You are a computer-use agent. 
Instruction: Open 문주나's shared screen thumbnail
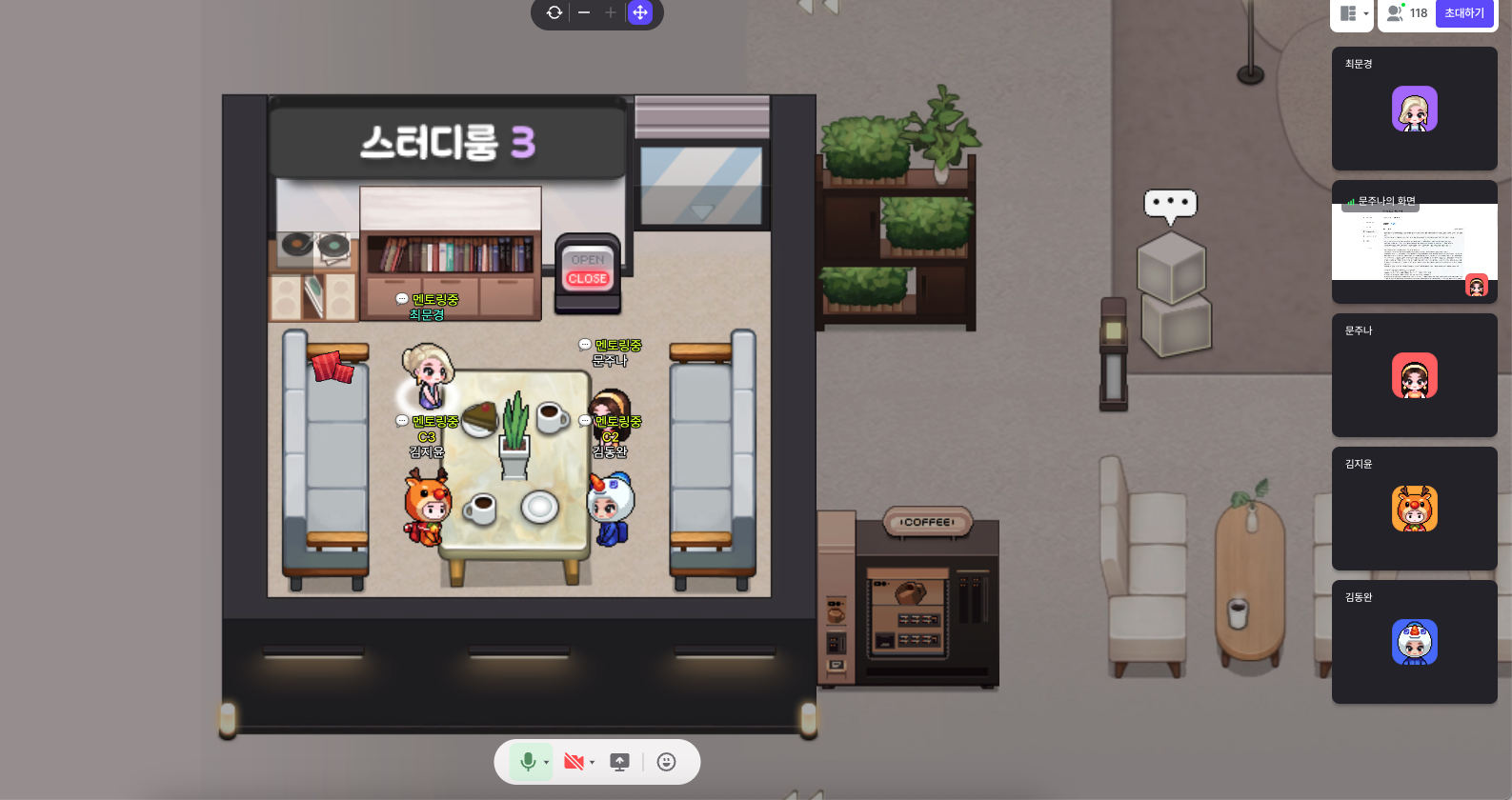[1414, 242]
